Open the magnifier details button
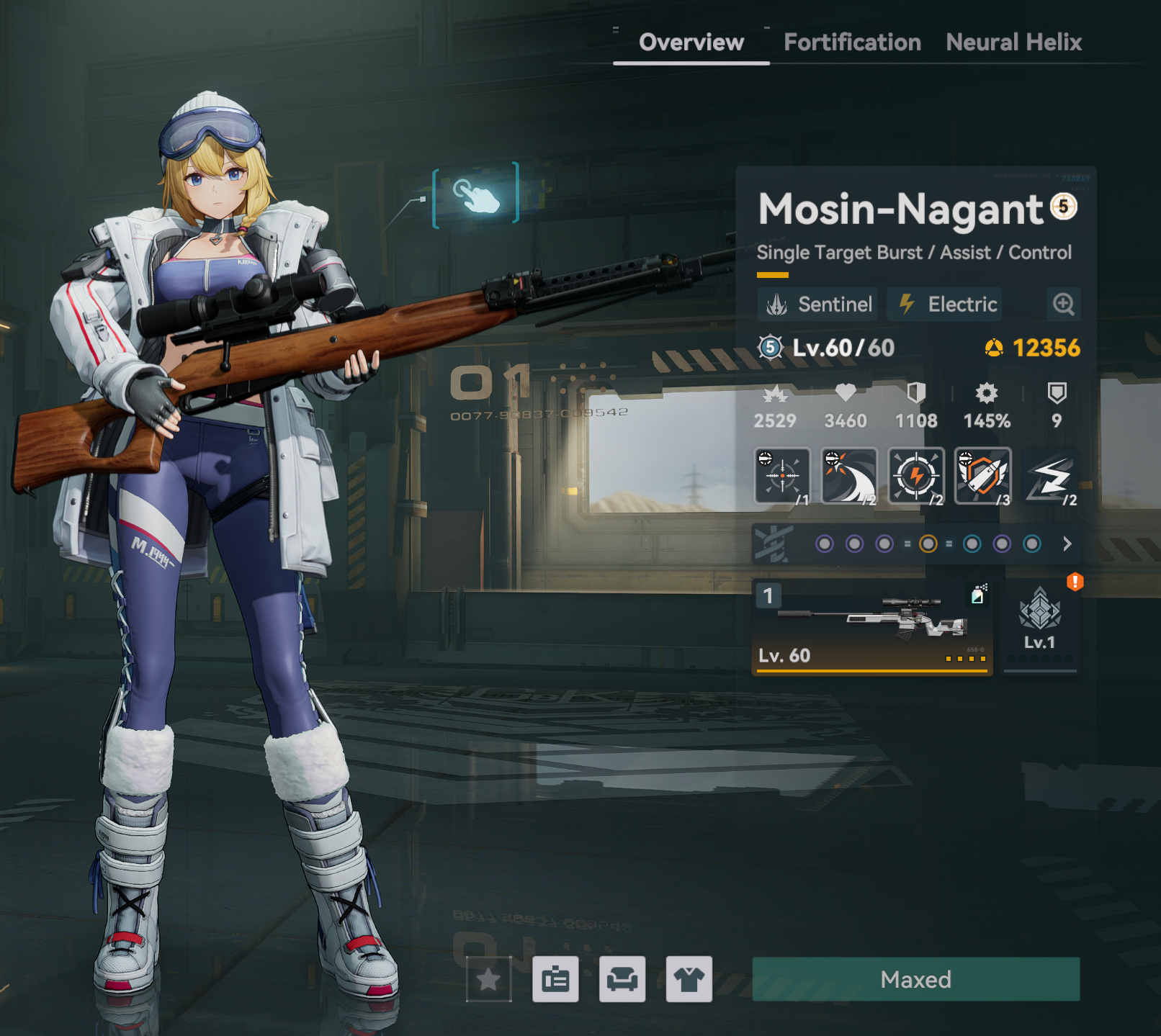The width and height of the screenshot is (1161, 1036). point(1063,305)
